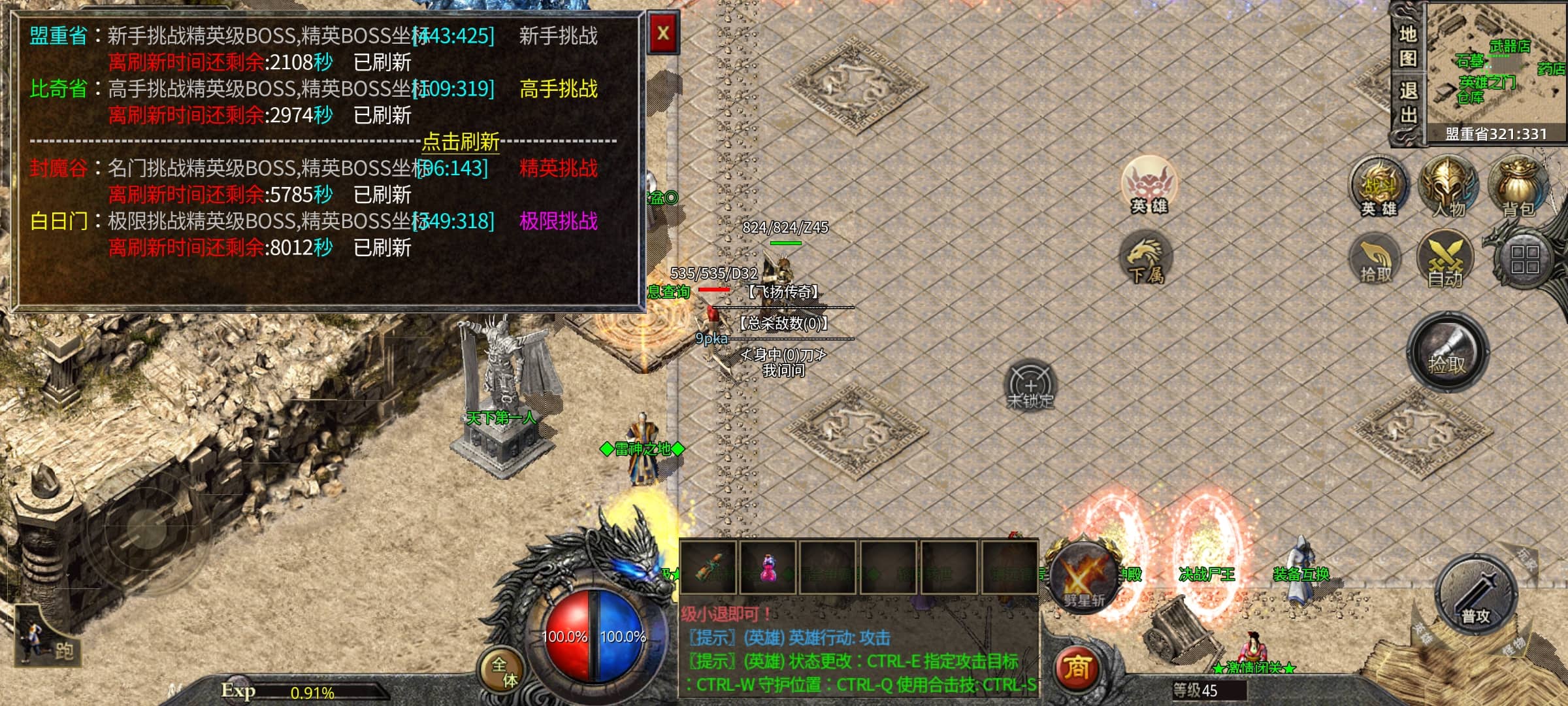This screenshot has width=1568, height=706.
Task: Click the 点击刷新 refresh link
Action: pos(461,141)
